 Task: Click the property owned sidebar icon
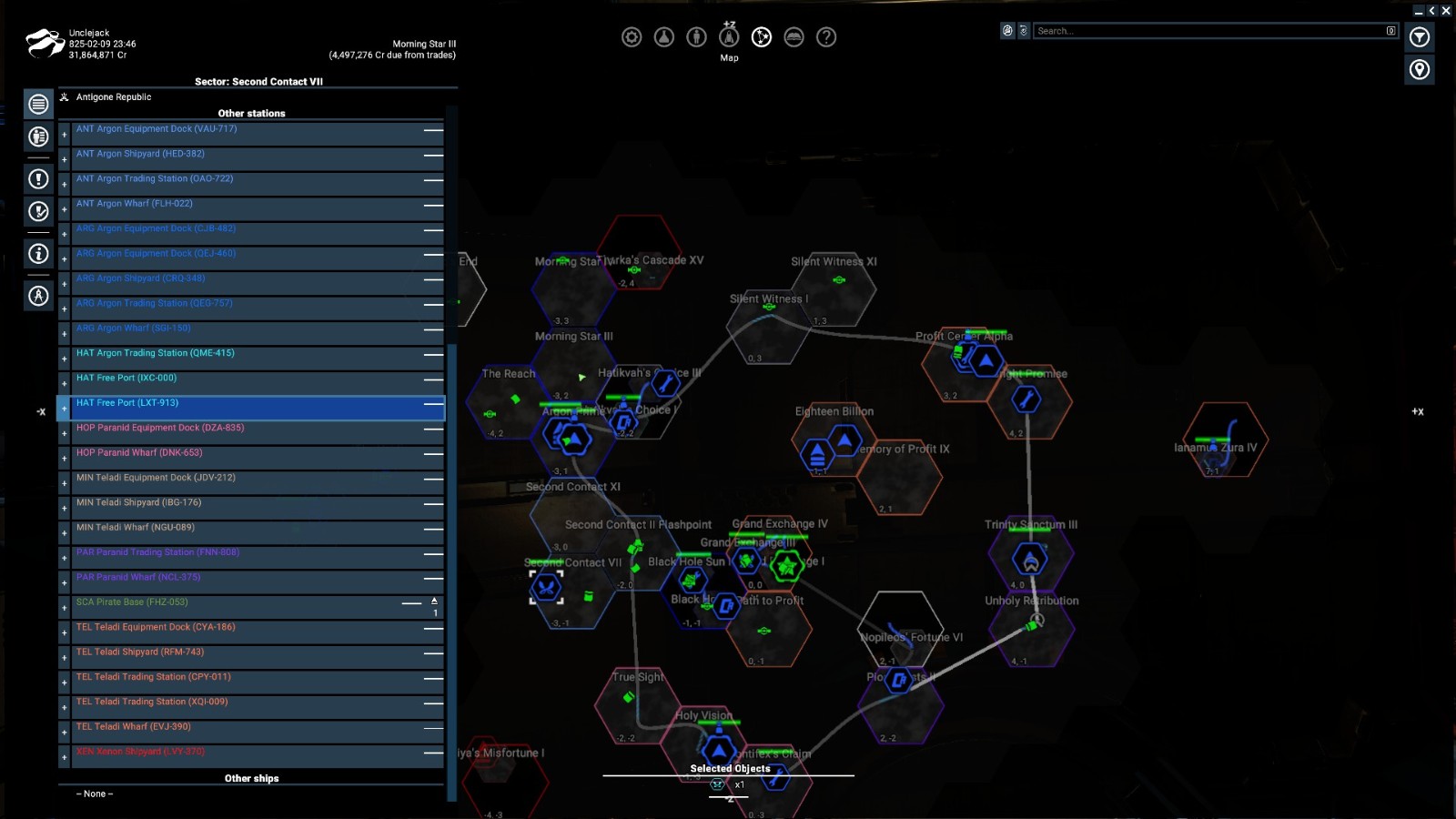click(x=37, y=137)
